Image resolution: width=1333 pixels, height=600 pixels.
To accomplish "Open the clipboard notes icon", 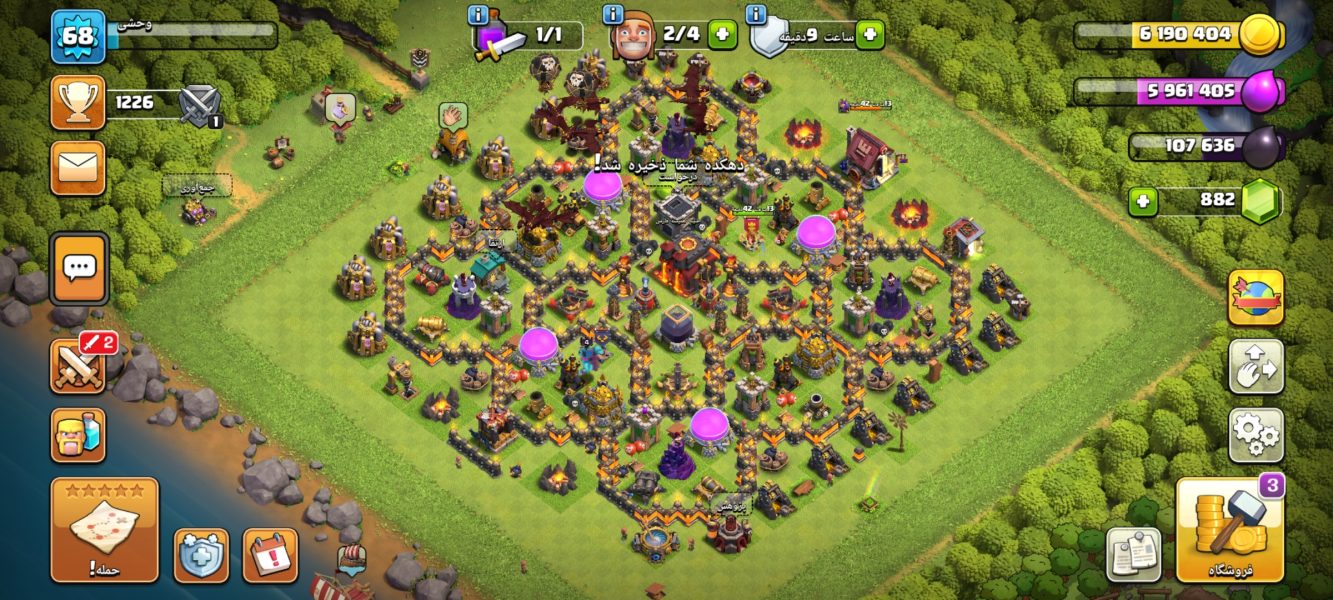I will coord(1133,555).
